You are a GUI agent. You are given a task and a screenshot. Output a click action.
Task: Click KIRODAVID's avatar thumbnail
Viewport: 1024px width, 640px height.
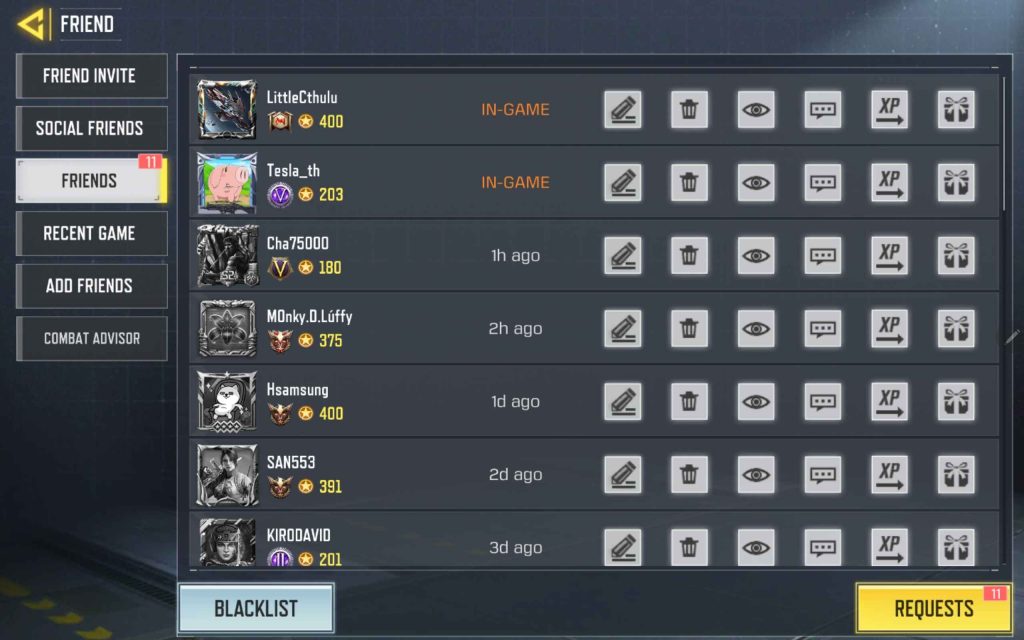click(227, 543)
